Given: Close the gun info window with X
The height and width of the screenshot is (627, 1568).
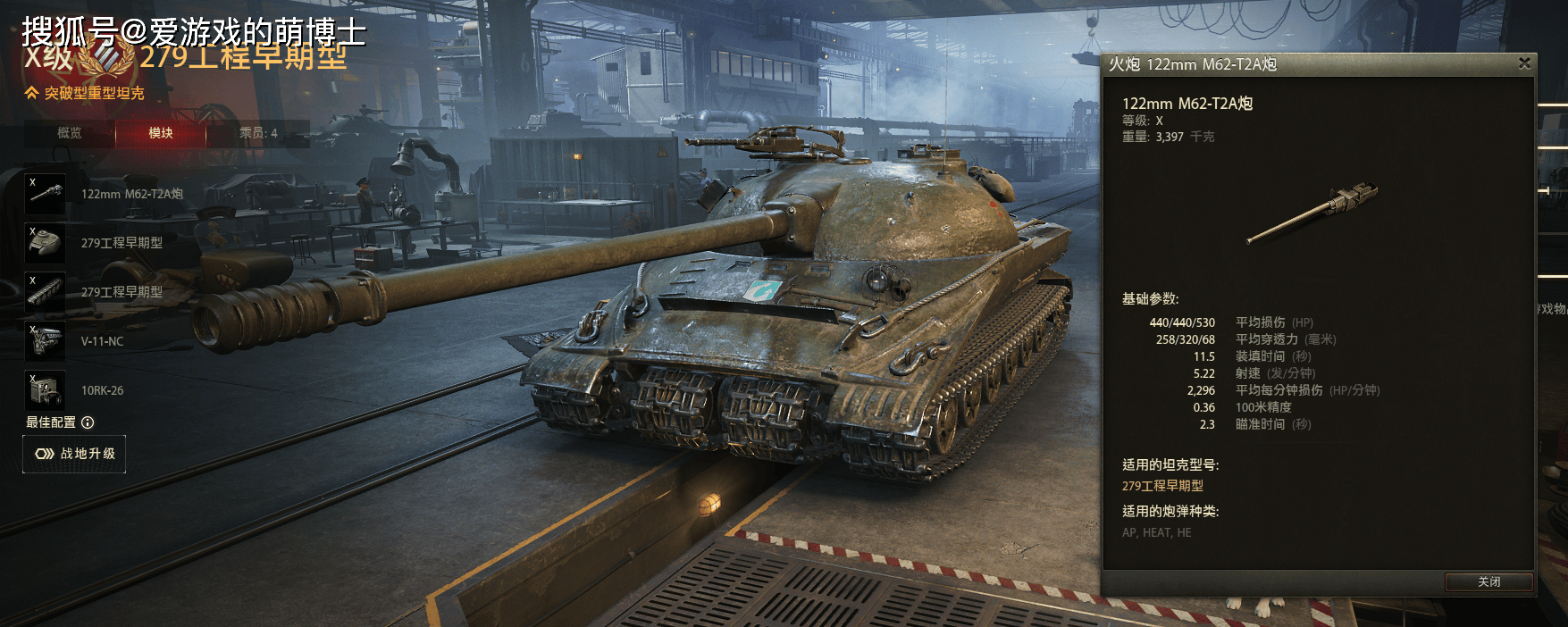Looking at the screenshot, I should (1524, 63).
